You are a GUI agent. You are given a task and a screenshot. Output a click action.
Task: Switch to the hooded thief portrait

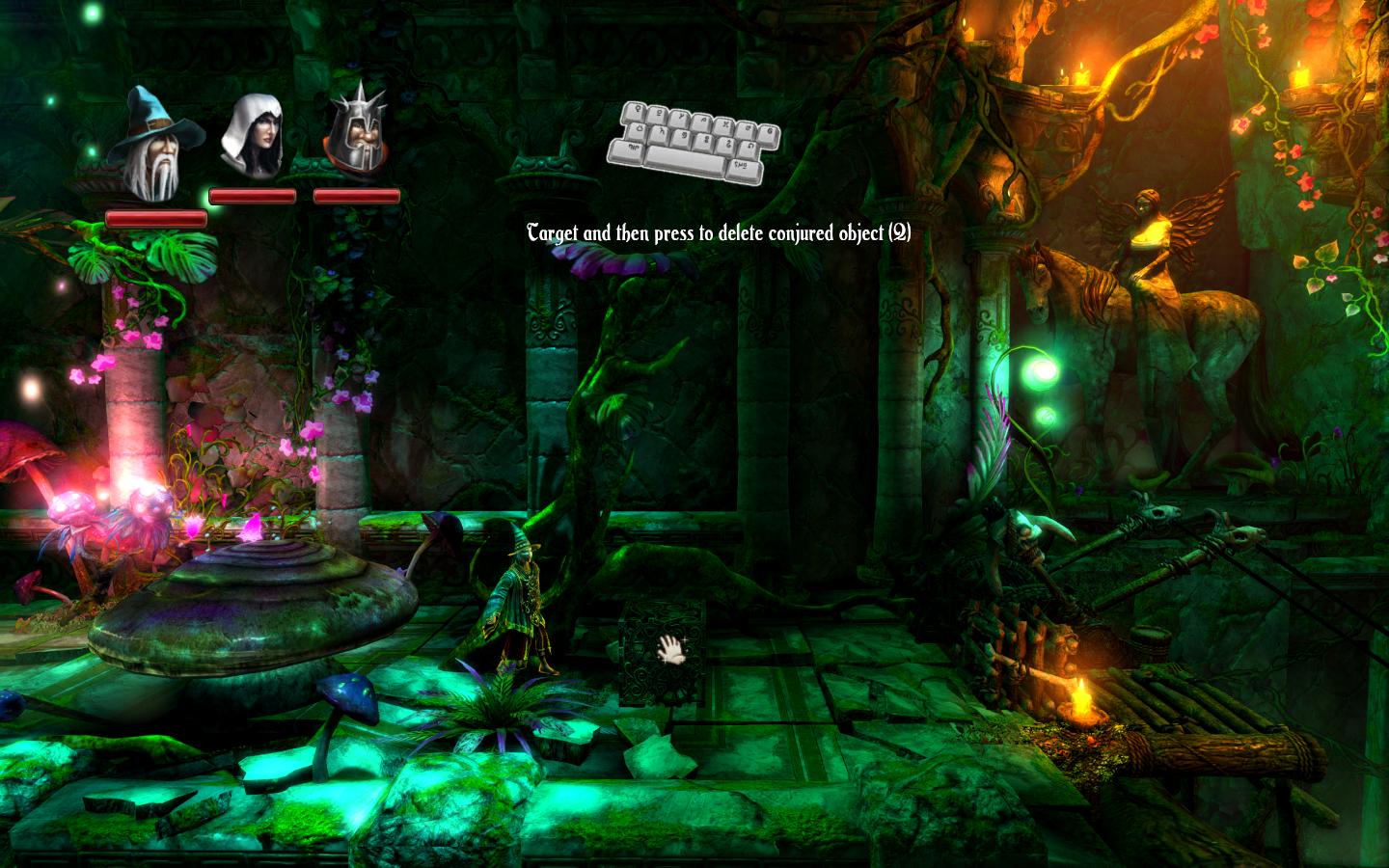click(253, 137)
